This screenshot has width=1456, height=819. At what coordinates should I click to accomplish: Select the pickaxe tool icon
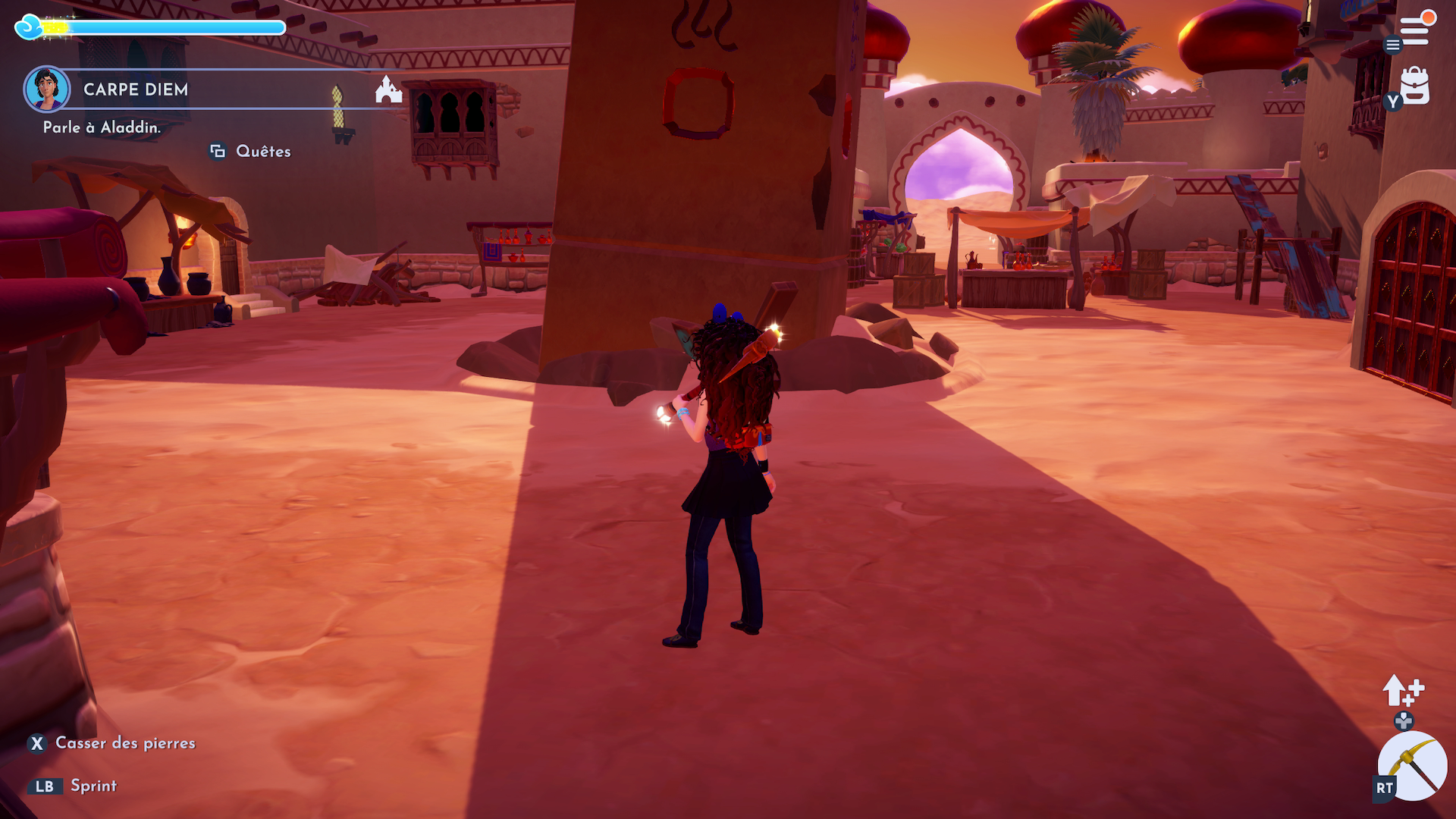pos(1413,766)
